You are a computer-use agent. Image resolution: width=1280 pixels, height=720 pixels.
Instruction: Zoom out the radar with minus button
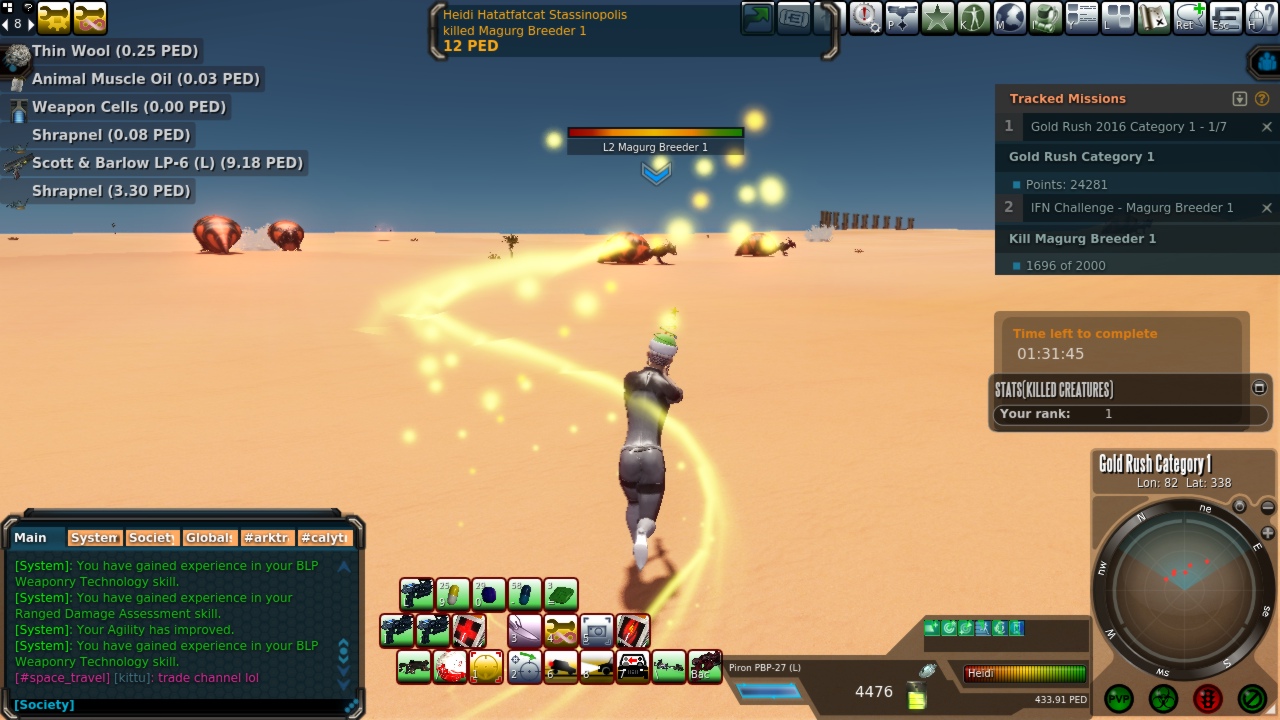(x=1268, y=509)
